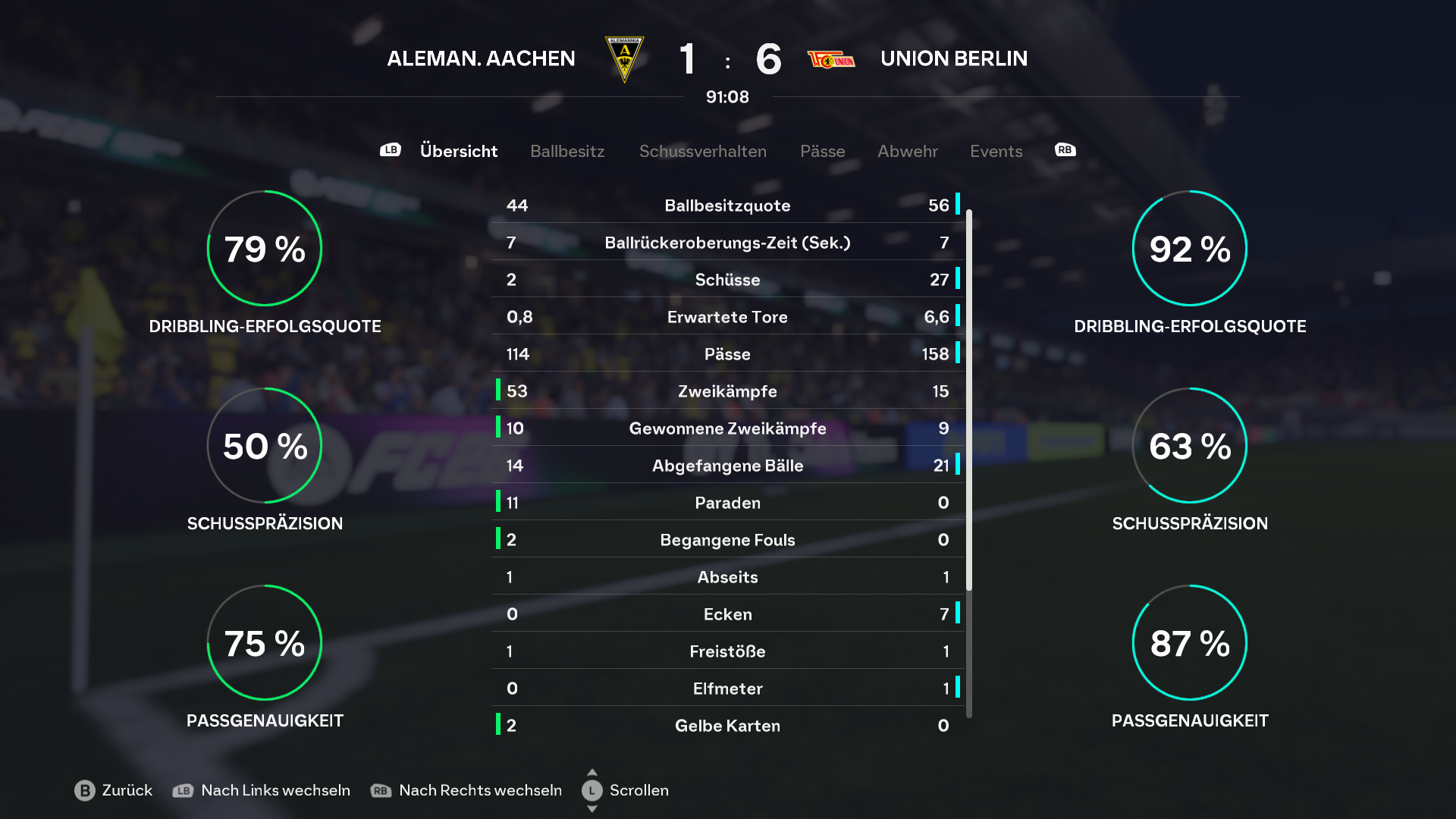The height and width of the screenshot is (819, 1456).
Task: Select the Schussverhalten tab
Action: point(702,151)
